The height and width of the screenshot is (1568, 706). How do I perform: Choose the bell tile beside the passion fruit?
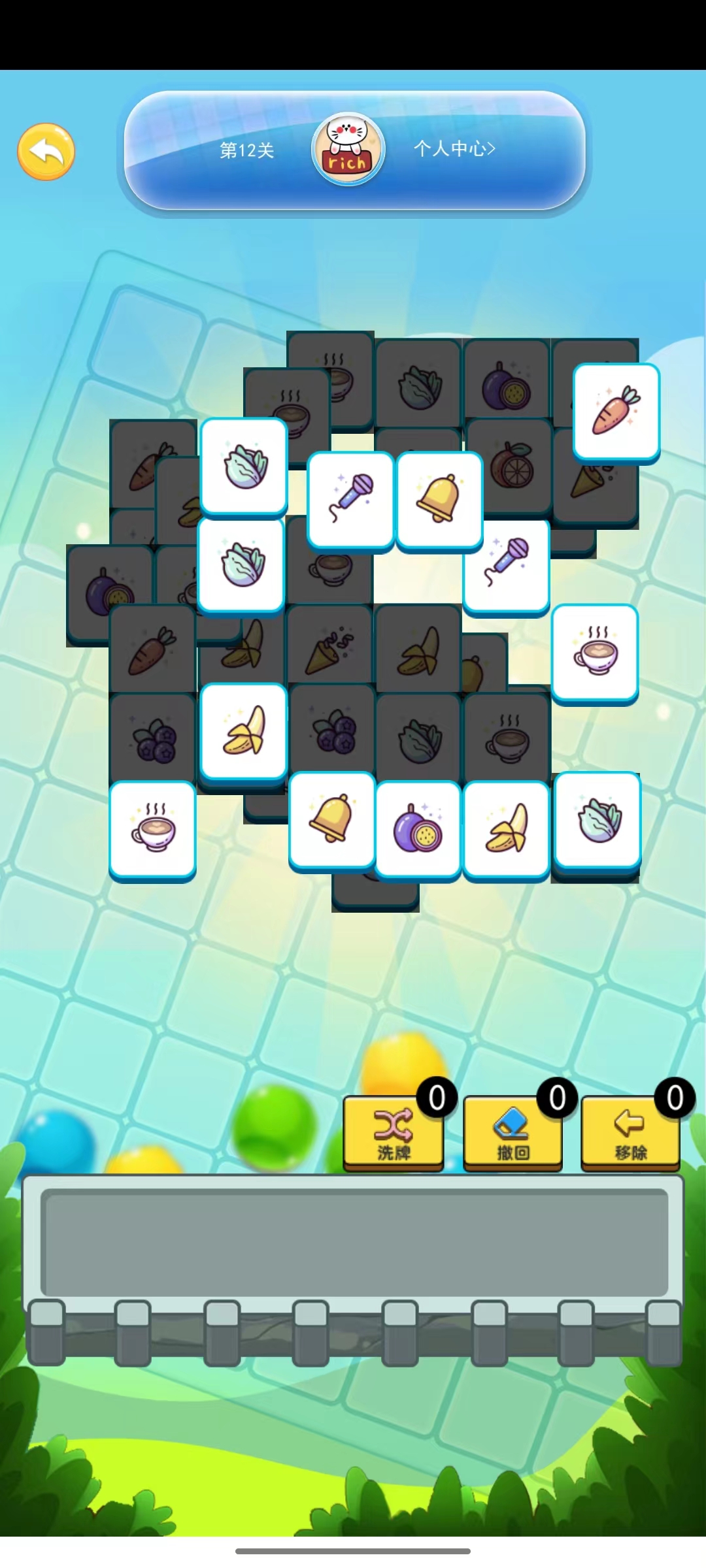coord(331,820)
